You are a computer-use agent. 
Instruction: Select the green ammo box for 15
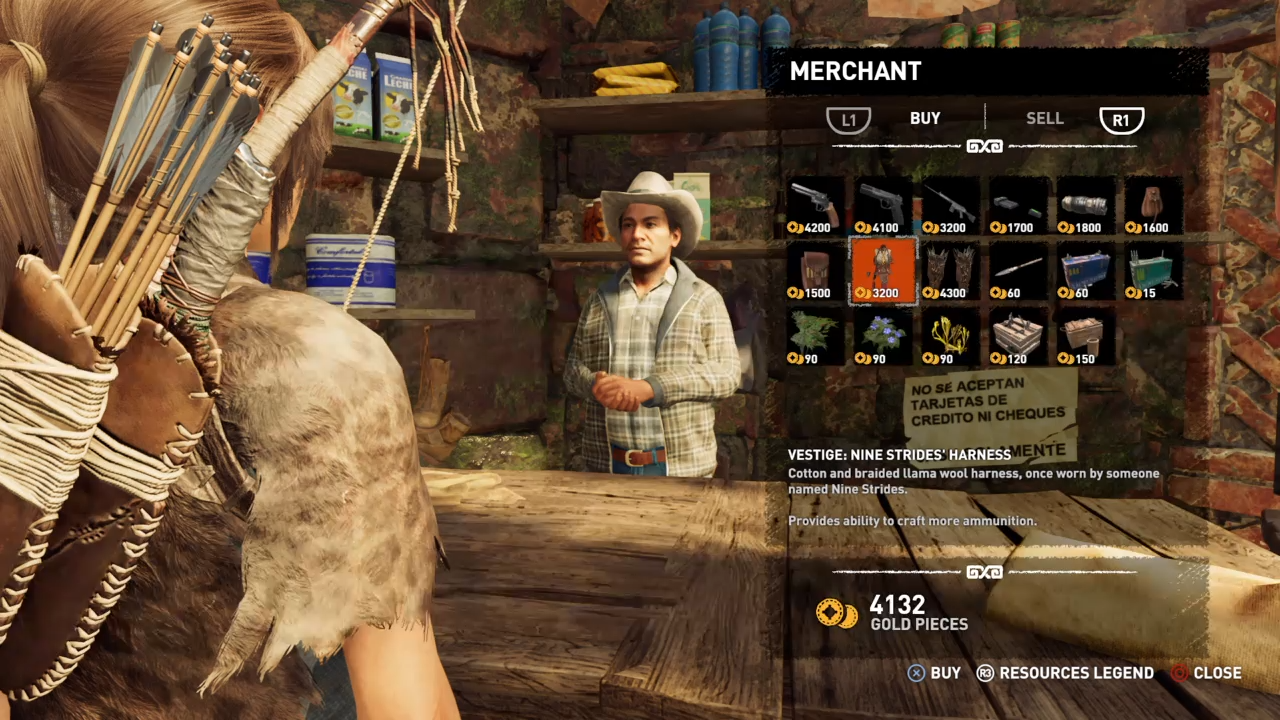pyautogui.click(x=1152, y=271)
